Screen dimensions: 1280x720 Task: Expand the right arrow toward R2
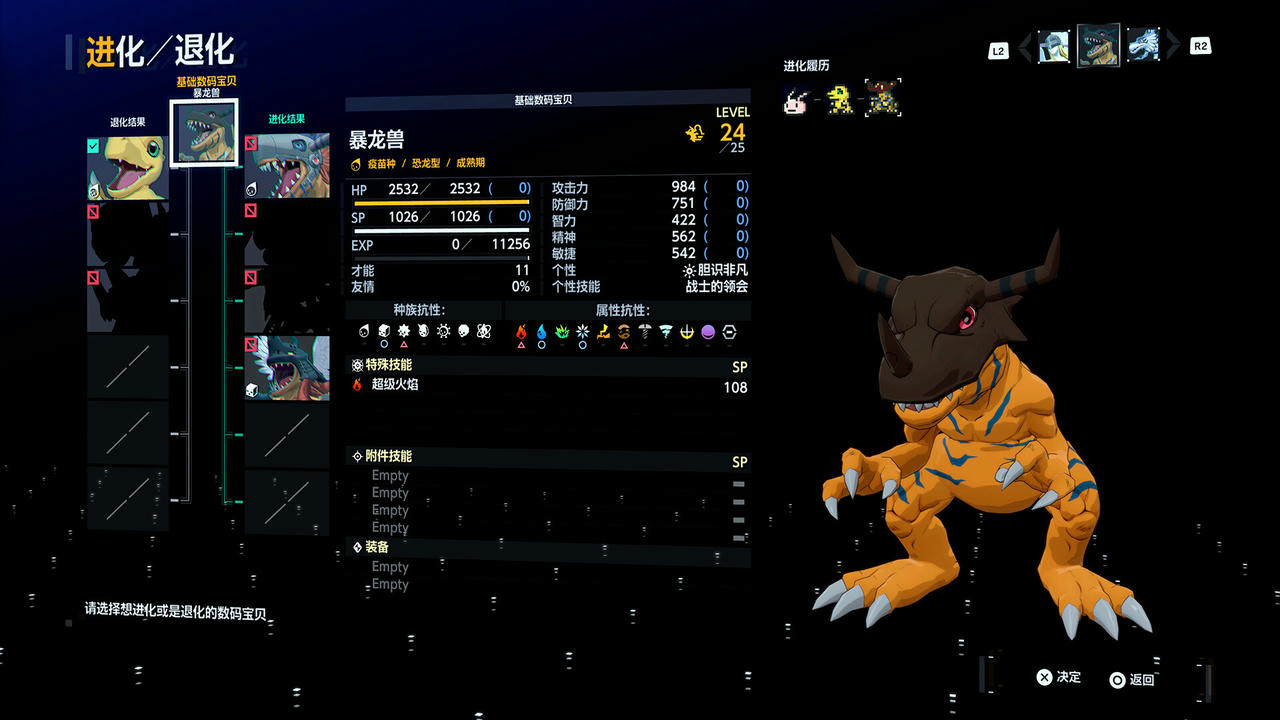(x=1172, y=46)
